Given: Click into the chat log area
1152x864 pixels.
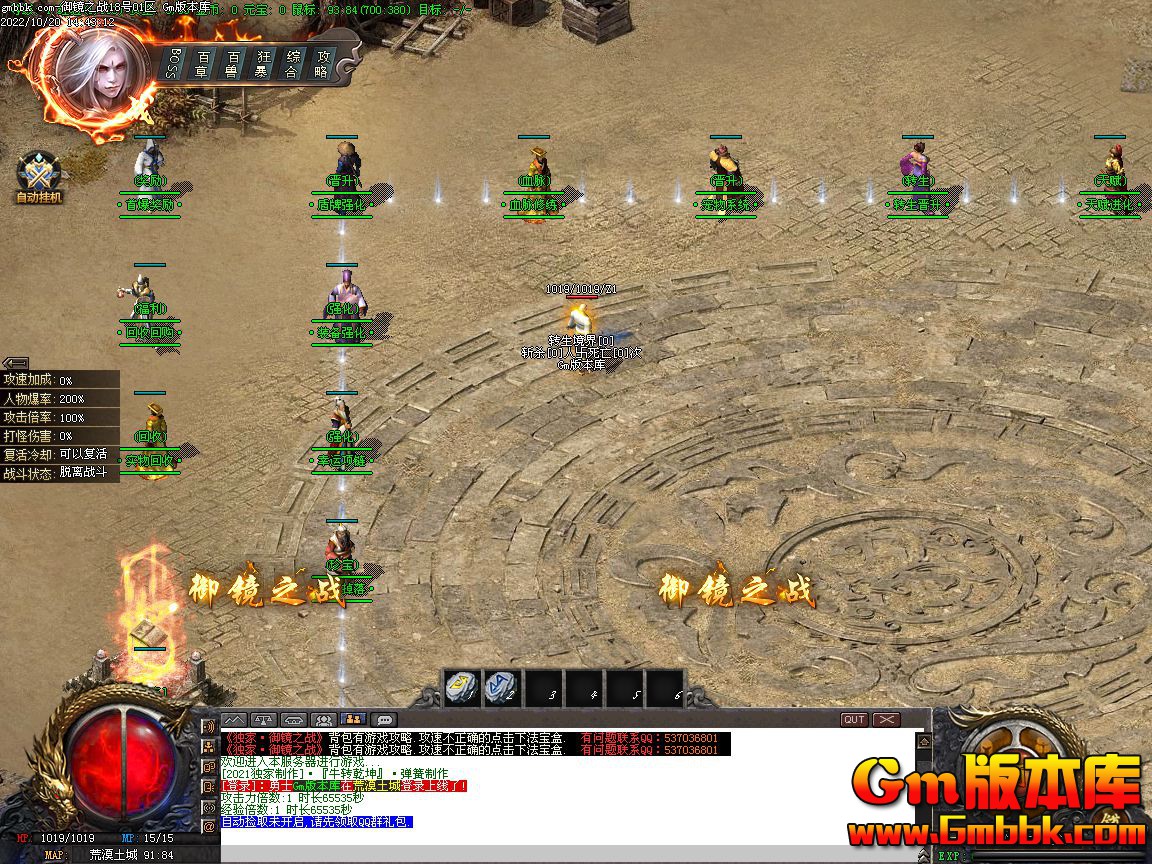Looking at the screenshot, I should pyautogui.click(x=560, y=790).
